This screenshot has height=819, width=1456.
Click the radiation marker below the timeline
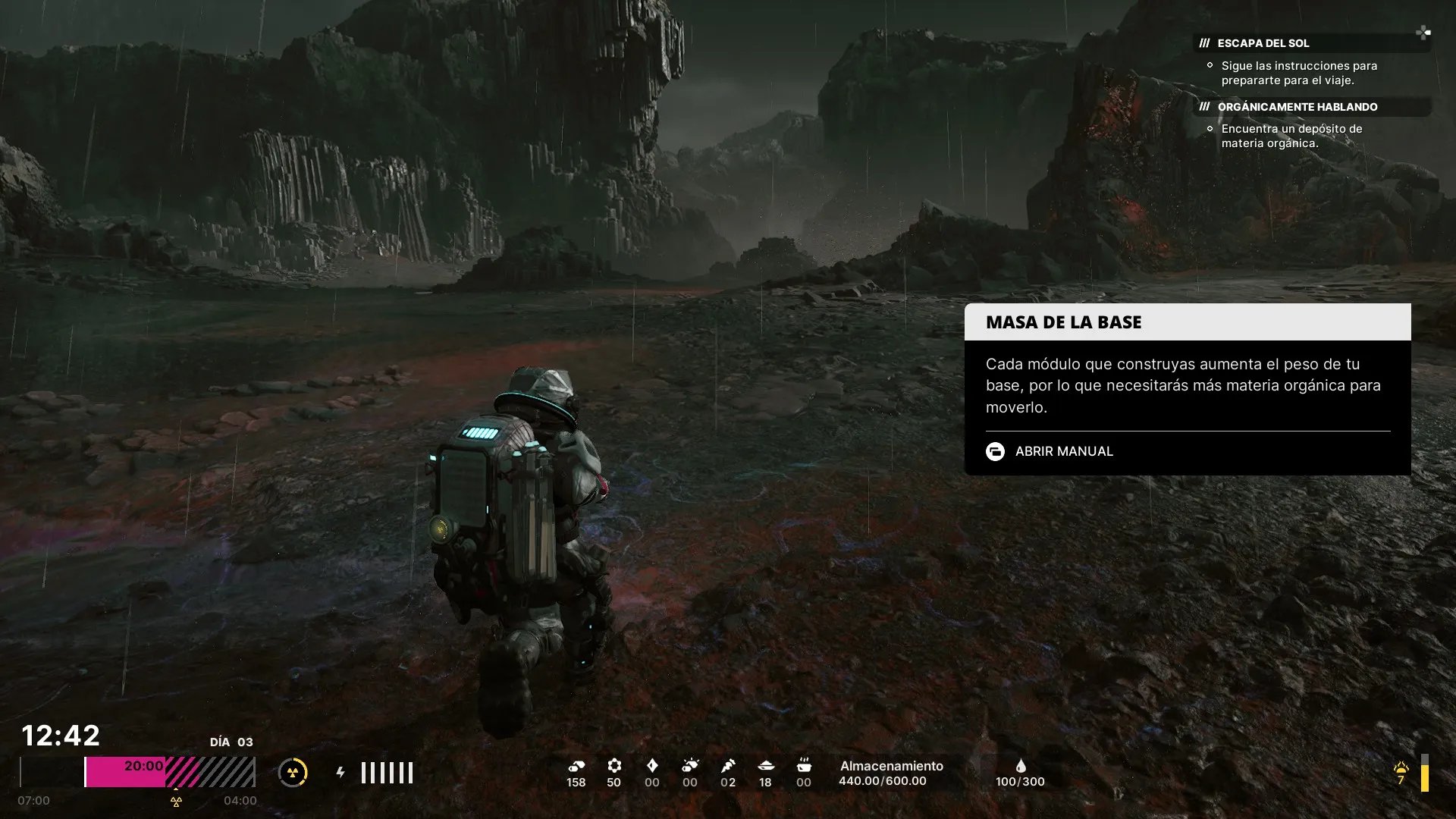point(176,802)
